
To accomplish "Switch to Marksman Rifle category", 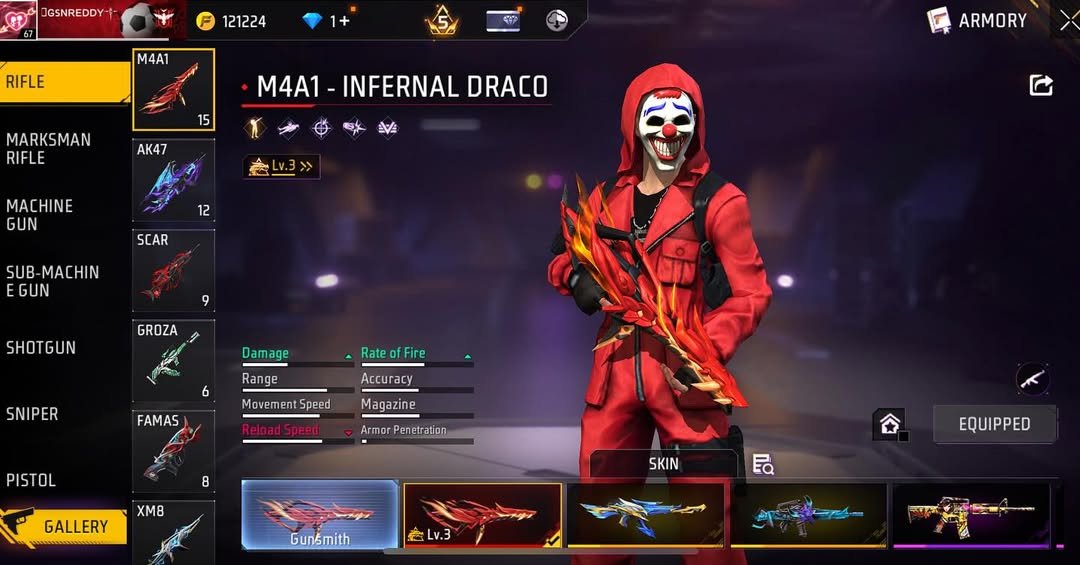I will pyautogui.click(x=62, y=149).
